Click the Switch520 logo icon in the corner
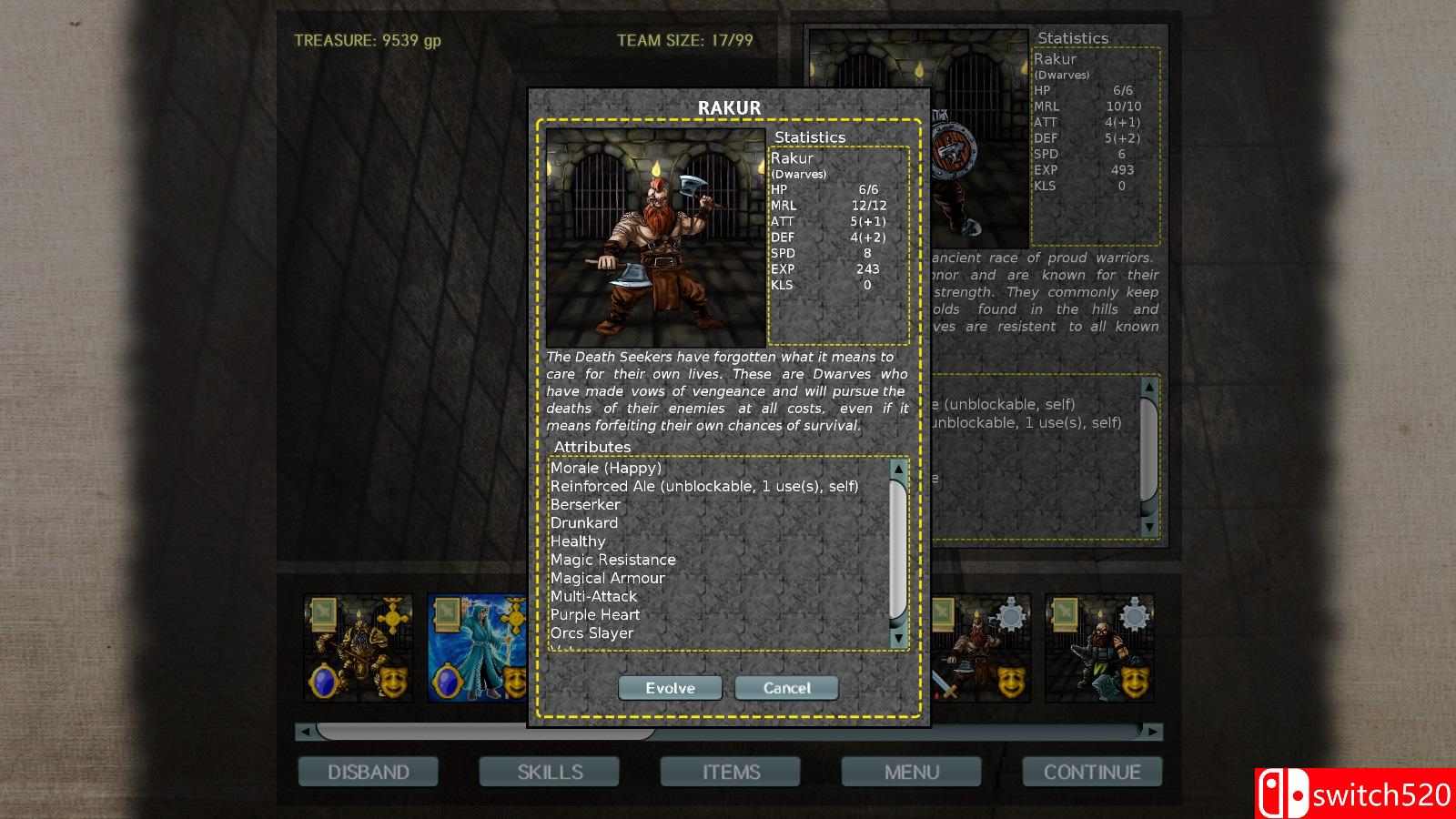 click(x=1283, y=792)
